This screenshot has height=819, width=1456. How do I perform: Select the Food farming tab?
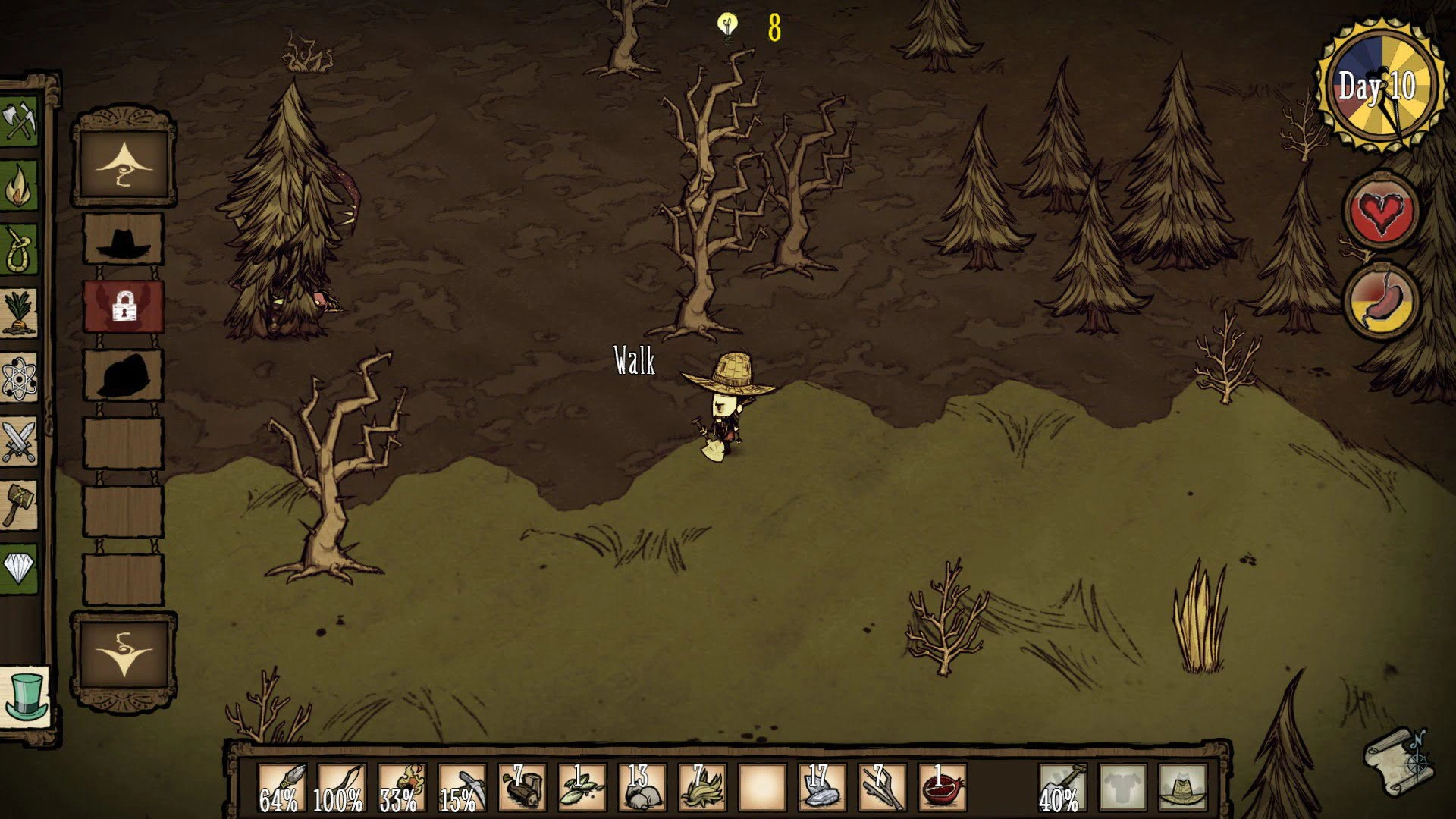tap(18, 312)
